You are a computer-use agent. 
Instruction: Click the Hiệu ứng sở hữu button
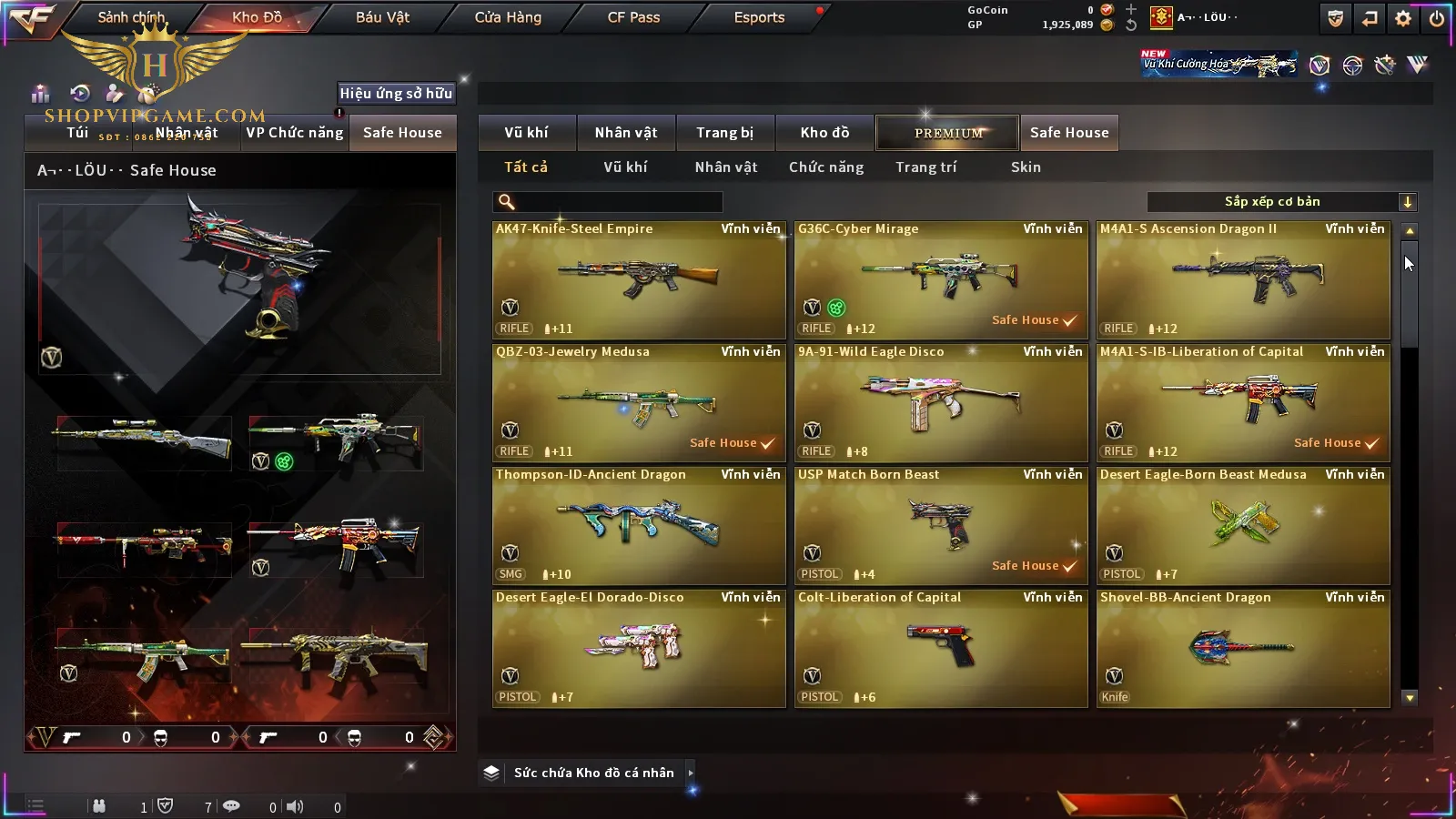click(396, 93)
